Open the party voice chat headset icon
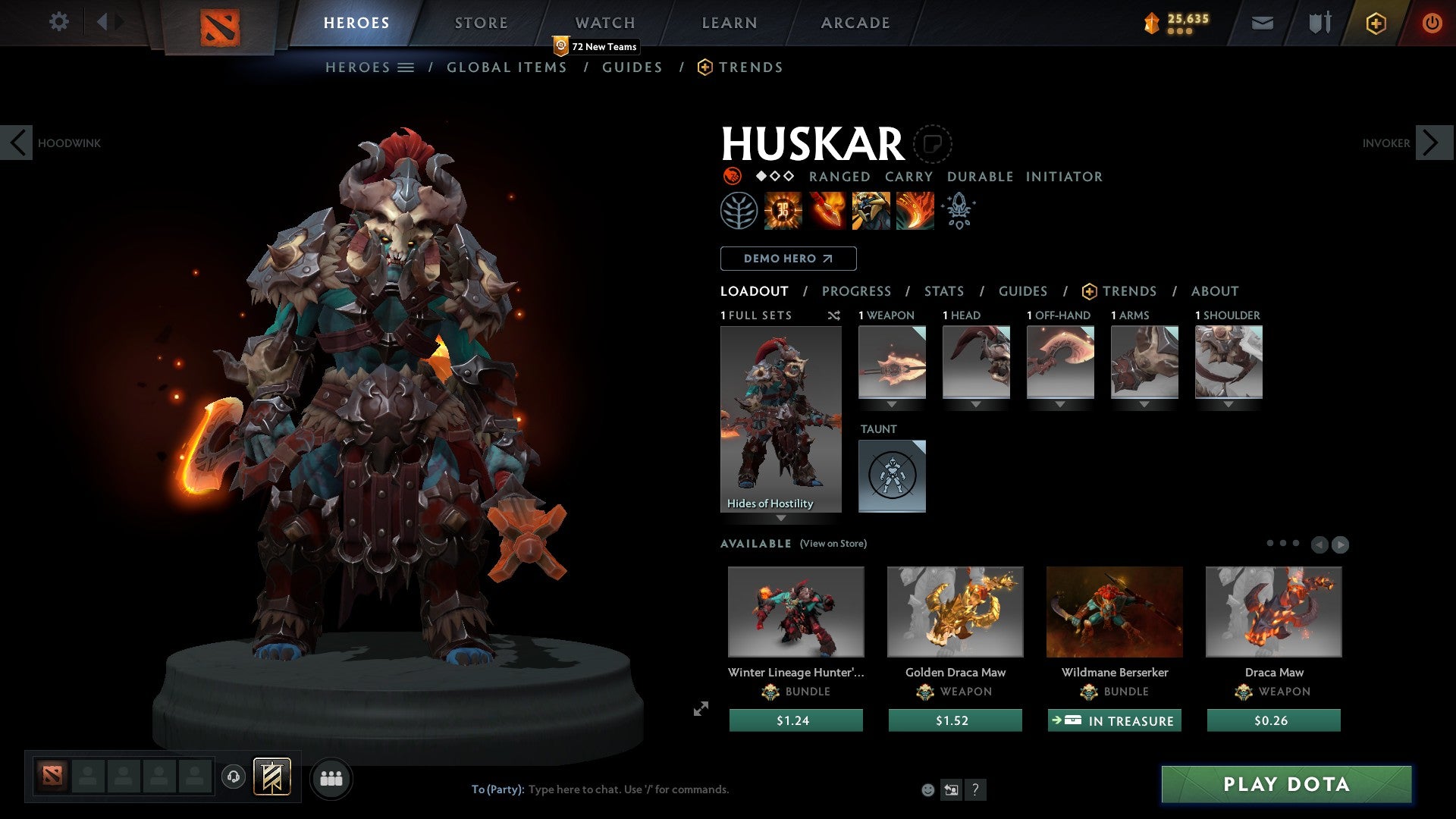 [x=234, y=777]
